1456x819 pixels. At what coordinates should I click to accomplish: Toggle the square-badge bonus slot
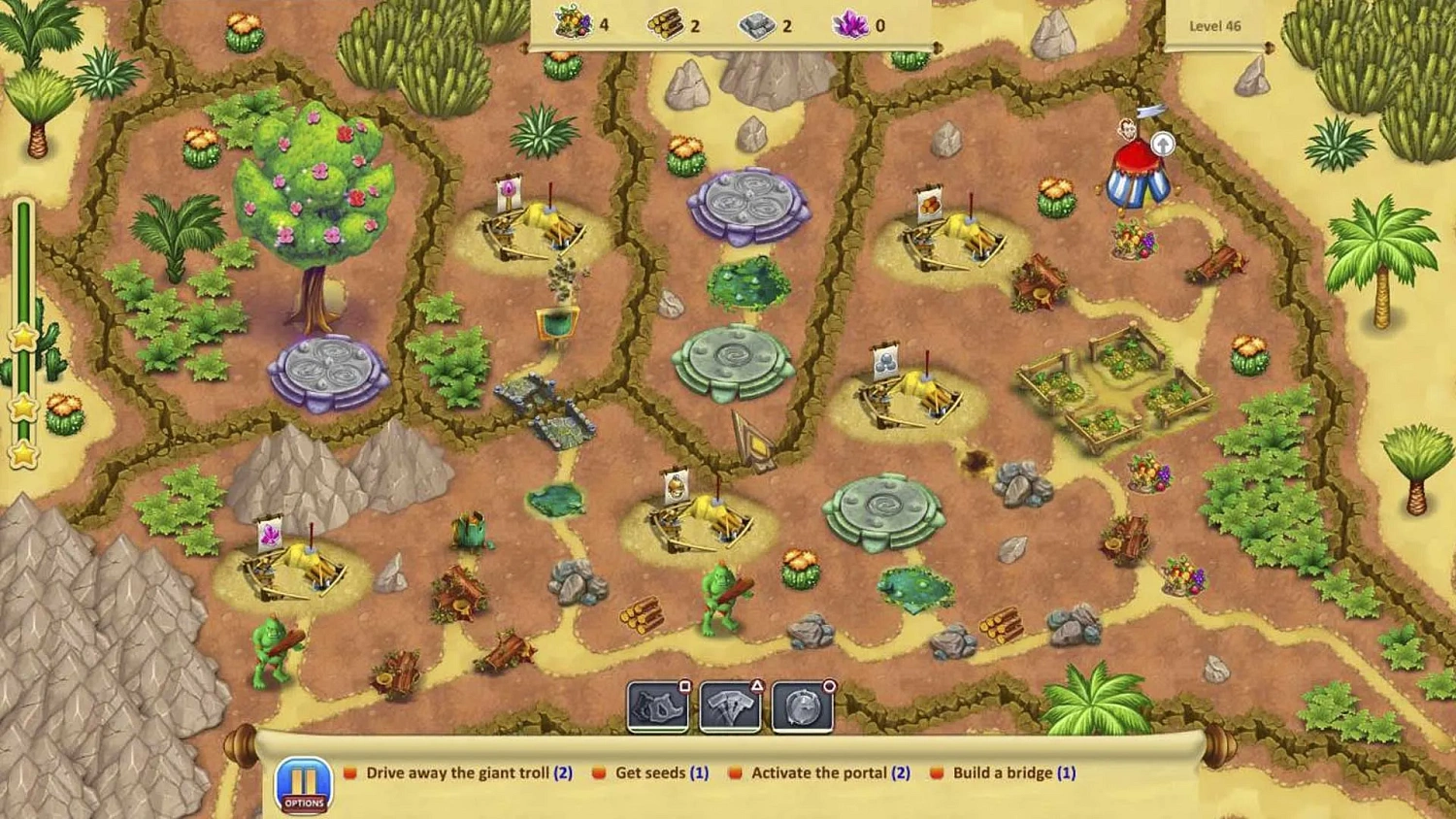[685, 685]
